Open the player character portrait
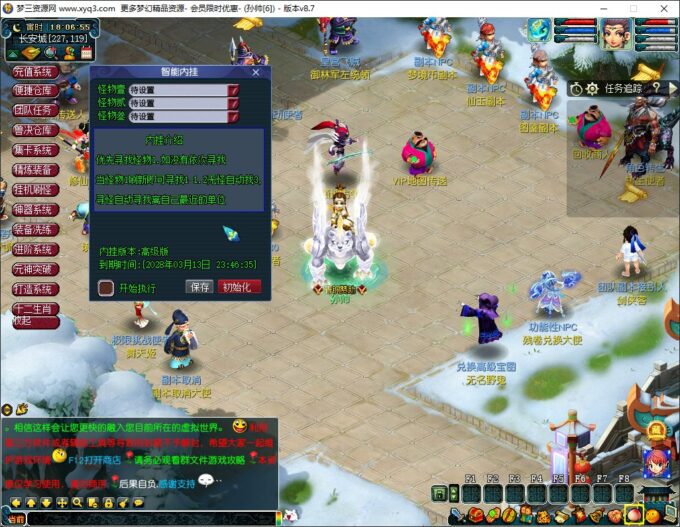This screenshot has height=527, width=680. coord(617,35)
